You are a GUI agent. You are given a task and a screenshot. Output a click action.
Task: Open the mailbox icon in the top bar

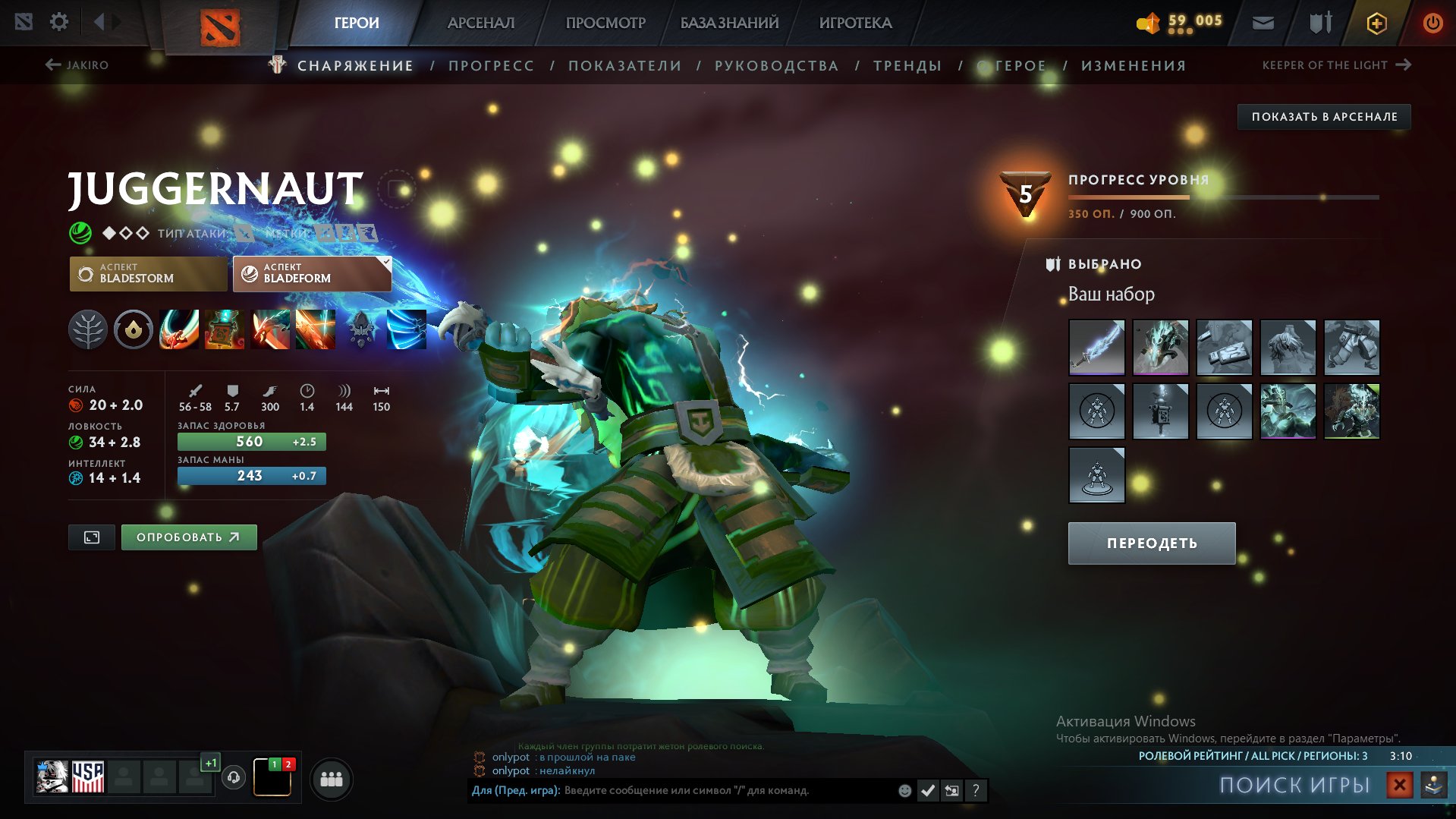(1262, 22)
